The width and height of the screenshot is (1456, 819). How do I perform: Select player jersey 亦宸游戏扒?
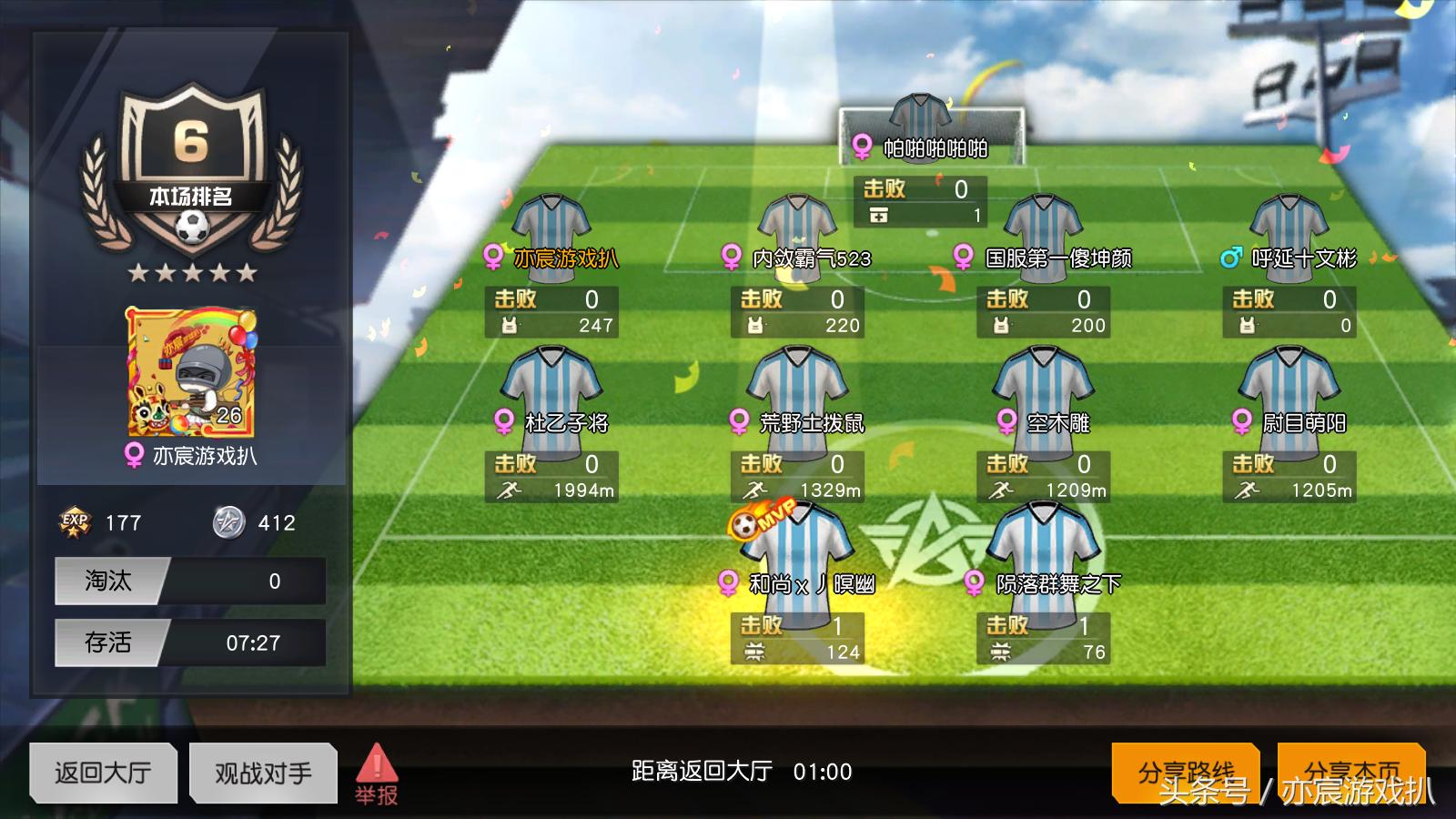(x=551, y=223)
